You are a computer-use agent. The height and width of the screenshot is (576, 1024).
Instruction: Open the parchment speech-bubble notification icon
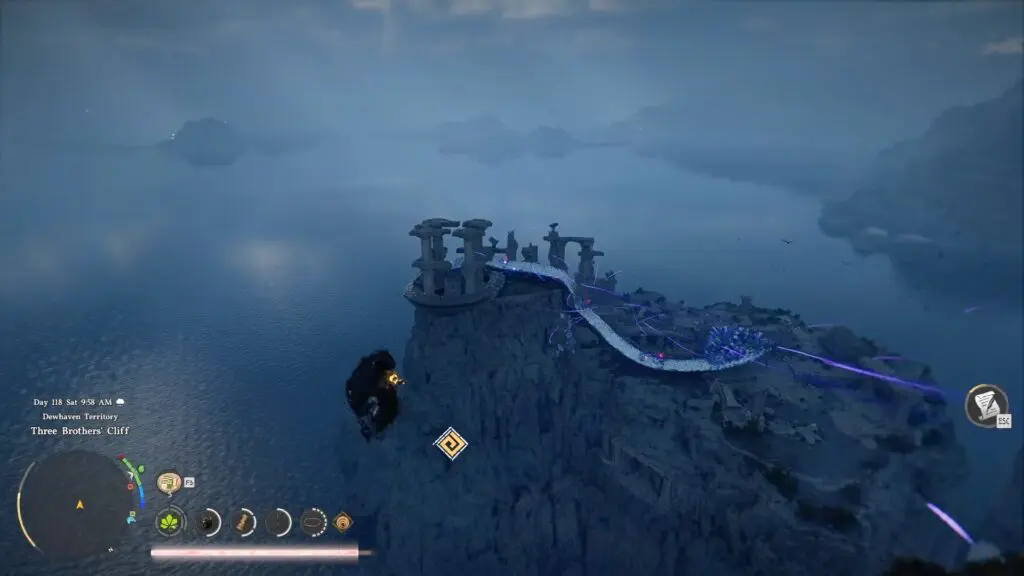click(168, 482)
